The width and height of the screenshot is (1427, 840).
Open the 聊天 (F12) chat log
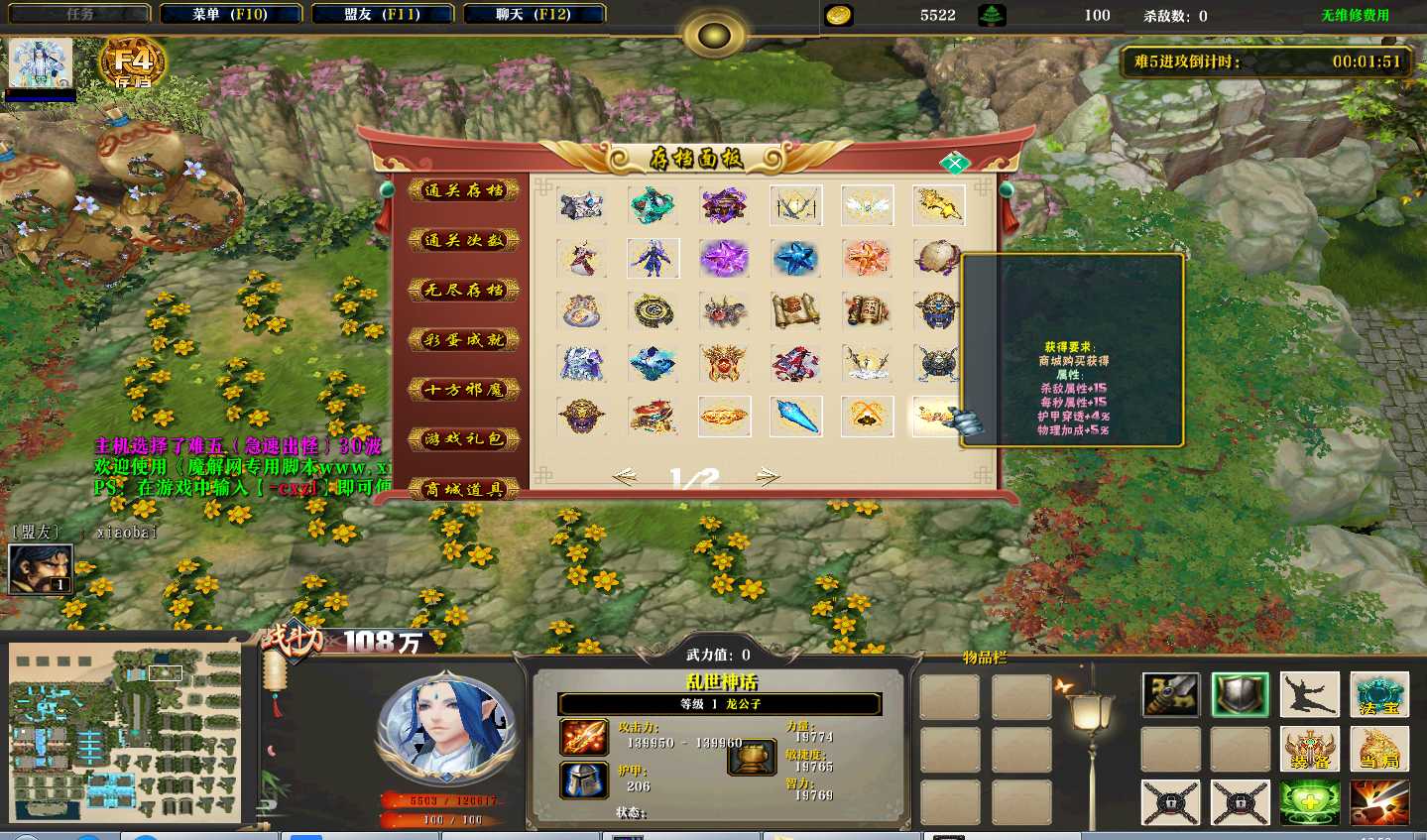[534, 14]
